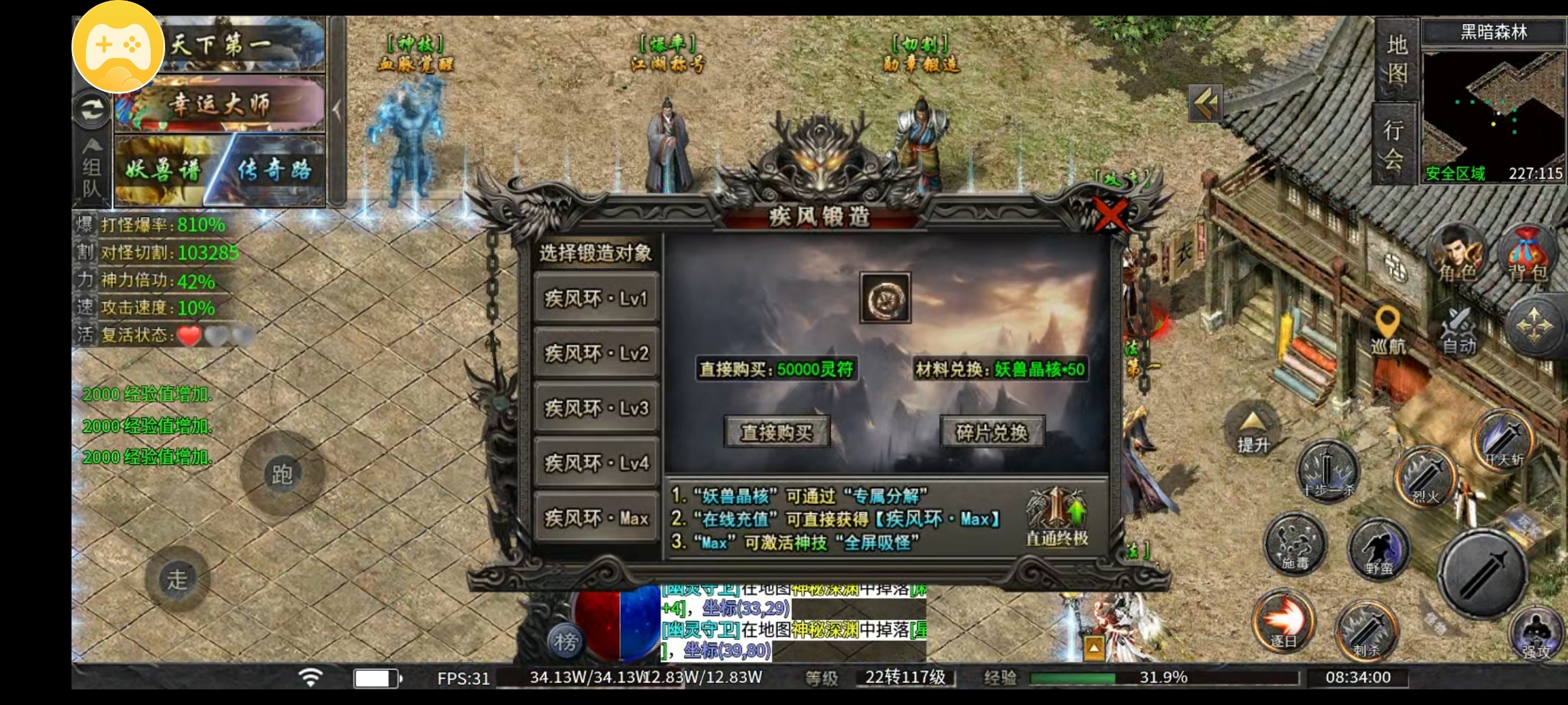Select 疾风环 · Lv1 forge target

pos(596,299)
